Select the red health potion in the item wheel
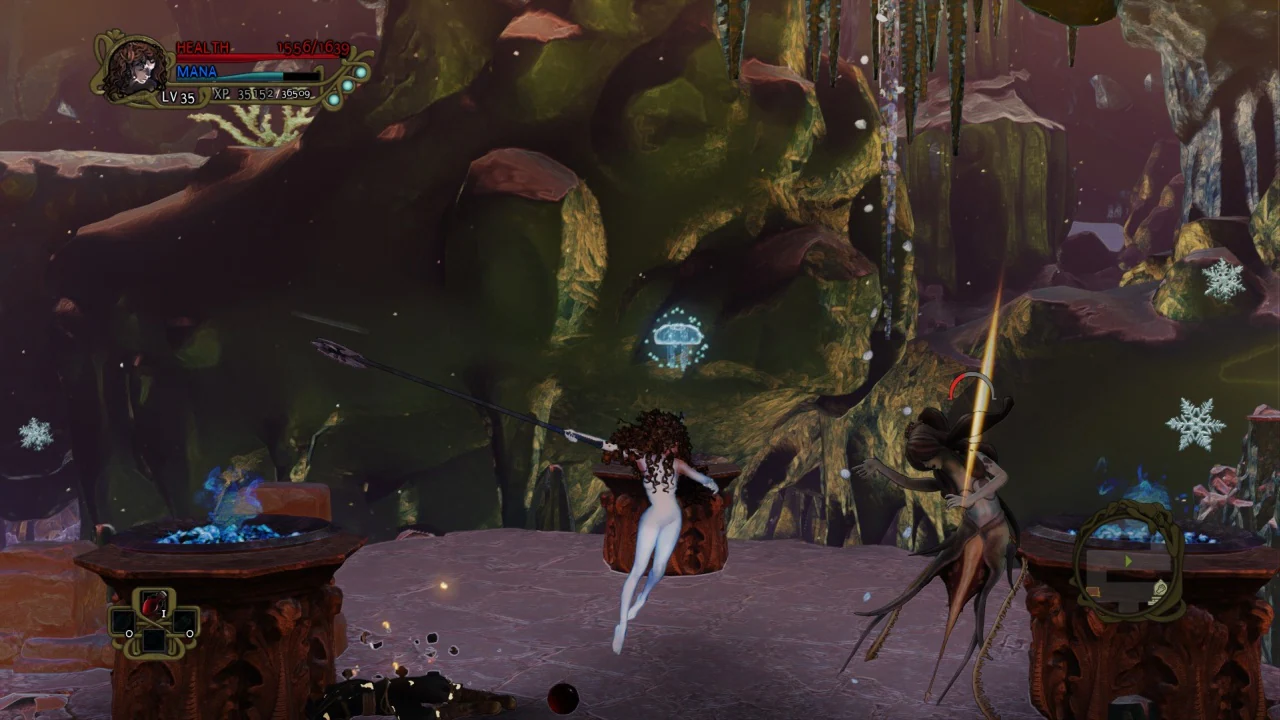The image size is (1280, 720). 155,604
